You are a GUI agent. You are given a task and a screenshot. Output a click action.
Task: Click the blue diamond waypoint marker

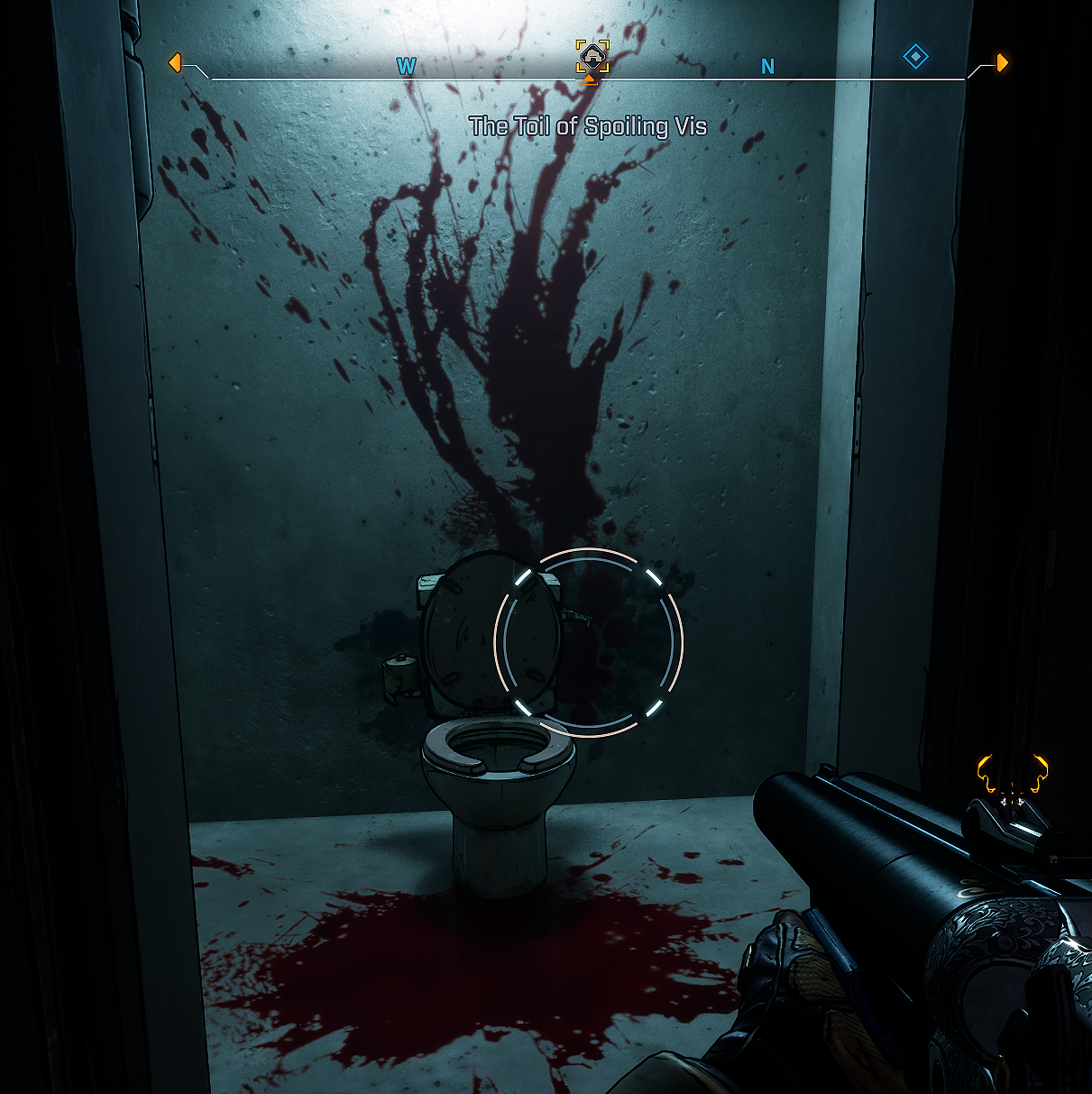click(915, 58)
